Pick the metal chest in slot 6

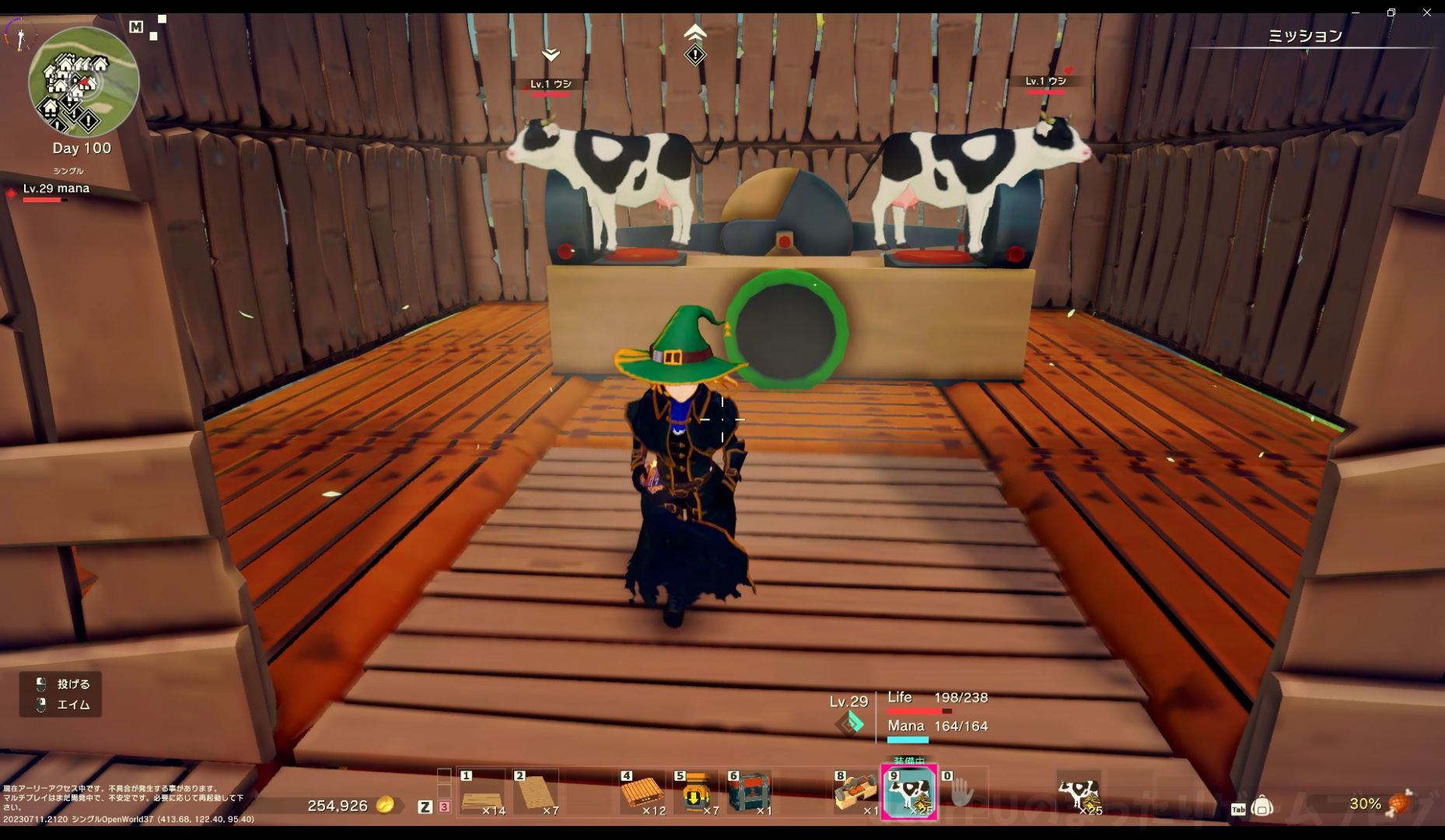[x=750, y=793]
